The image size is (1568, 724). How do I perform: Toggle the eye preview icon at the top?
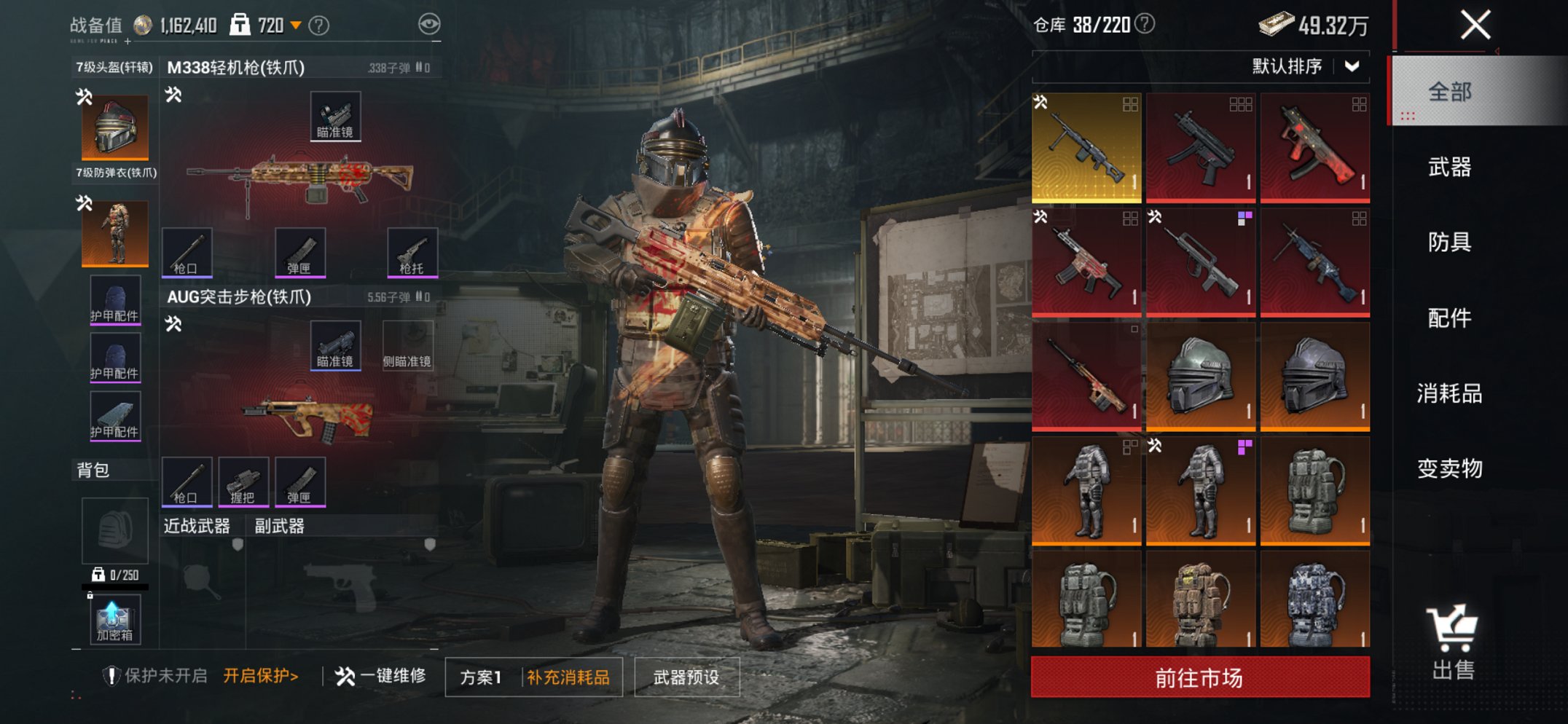(432, 22)
